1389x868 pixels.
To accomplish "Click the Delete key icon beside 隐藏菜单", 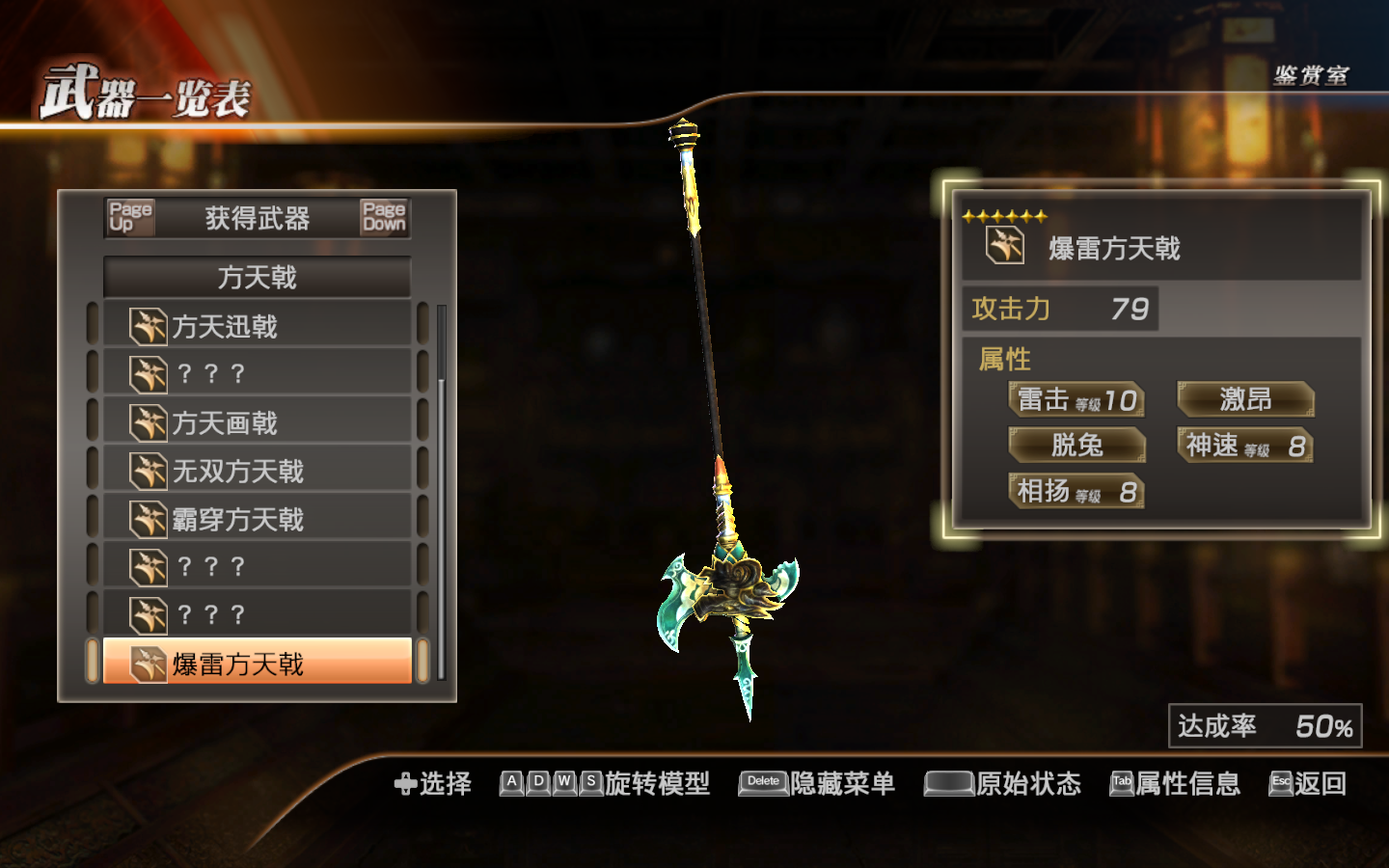I will tap(761, 784).
